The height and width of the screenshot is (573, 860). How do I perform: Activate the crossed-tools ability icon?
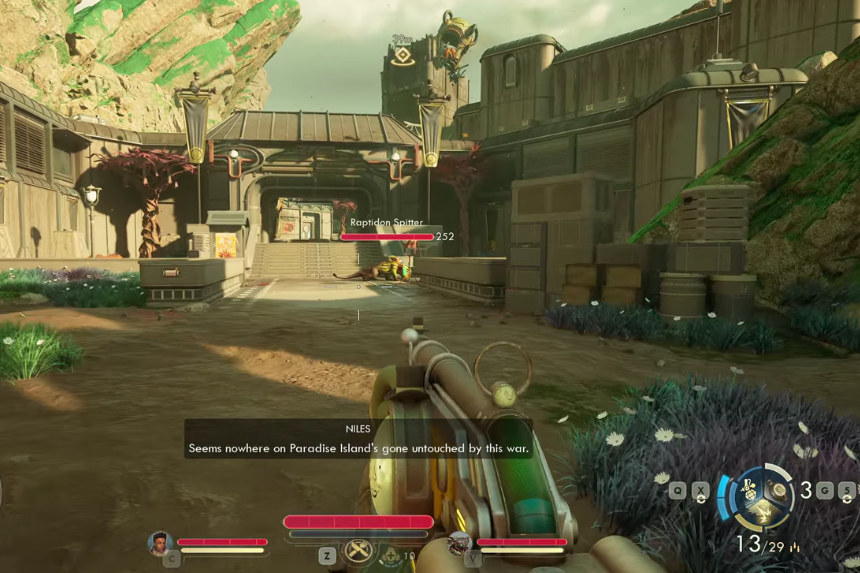[x=357, y=551]
